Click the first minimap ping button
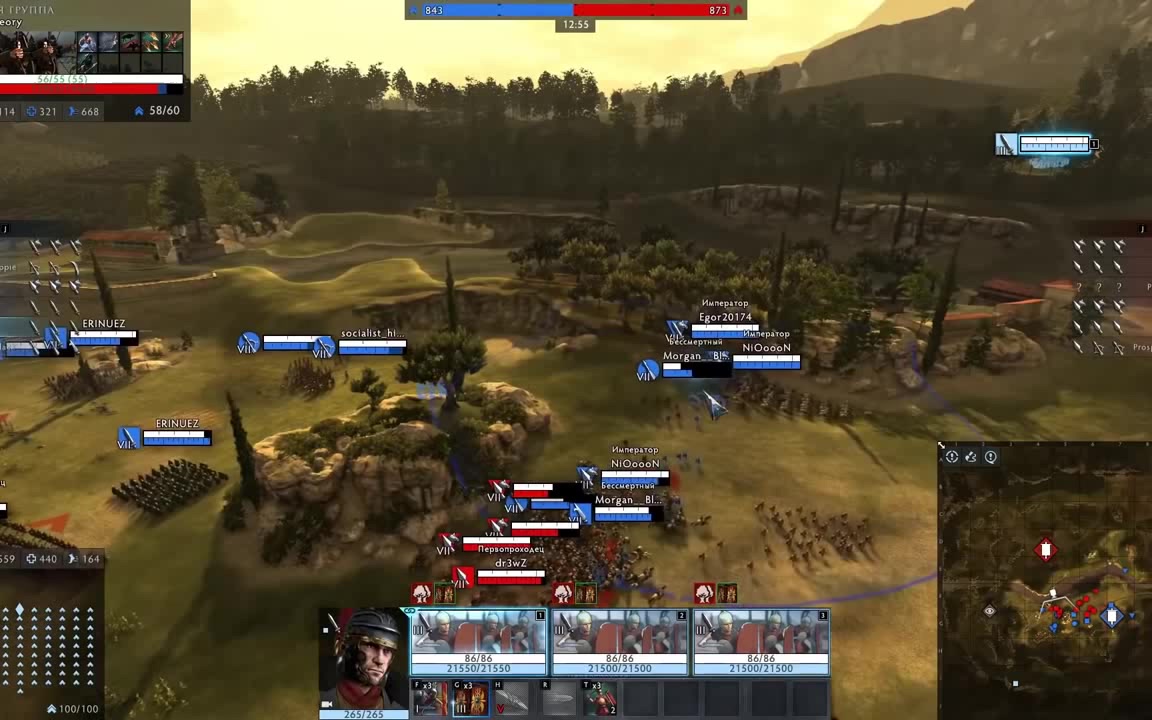This screenshot has height=720, width=1152. 952,457
